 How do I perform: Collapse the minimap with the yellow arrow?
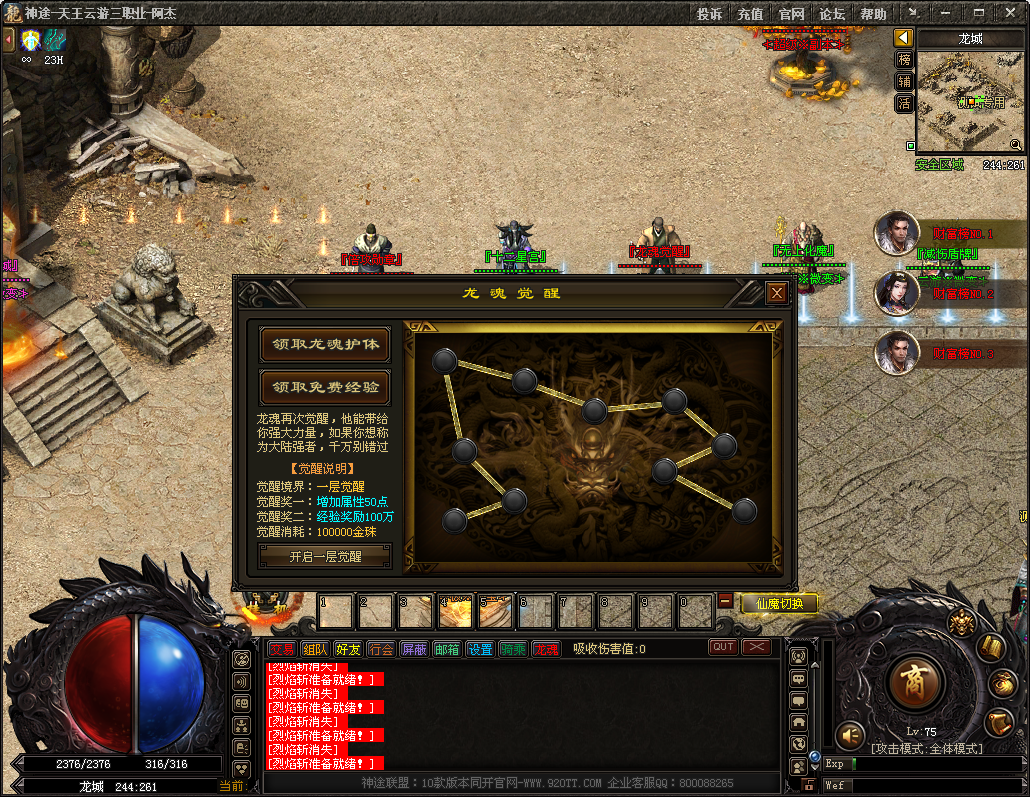coord(904,38)
